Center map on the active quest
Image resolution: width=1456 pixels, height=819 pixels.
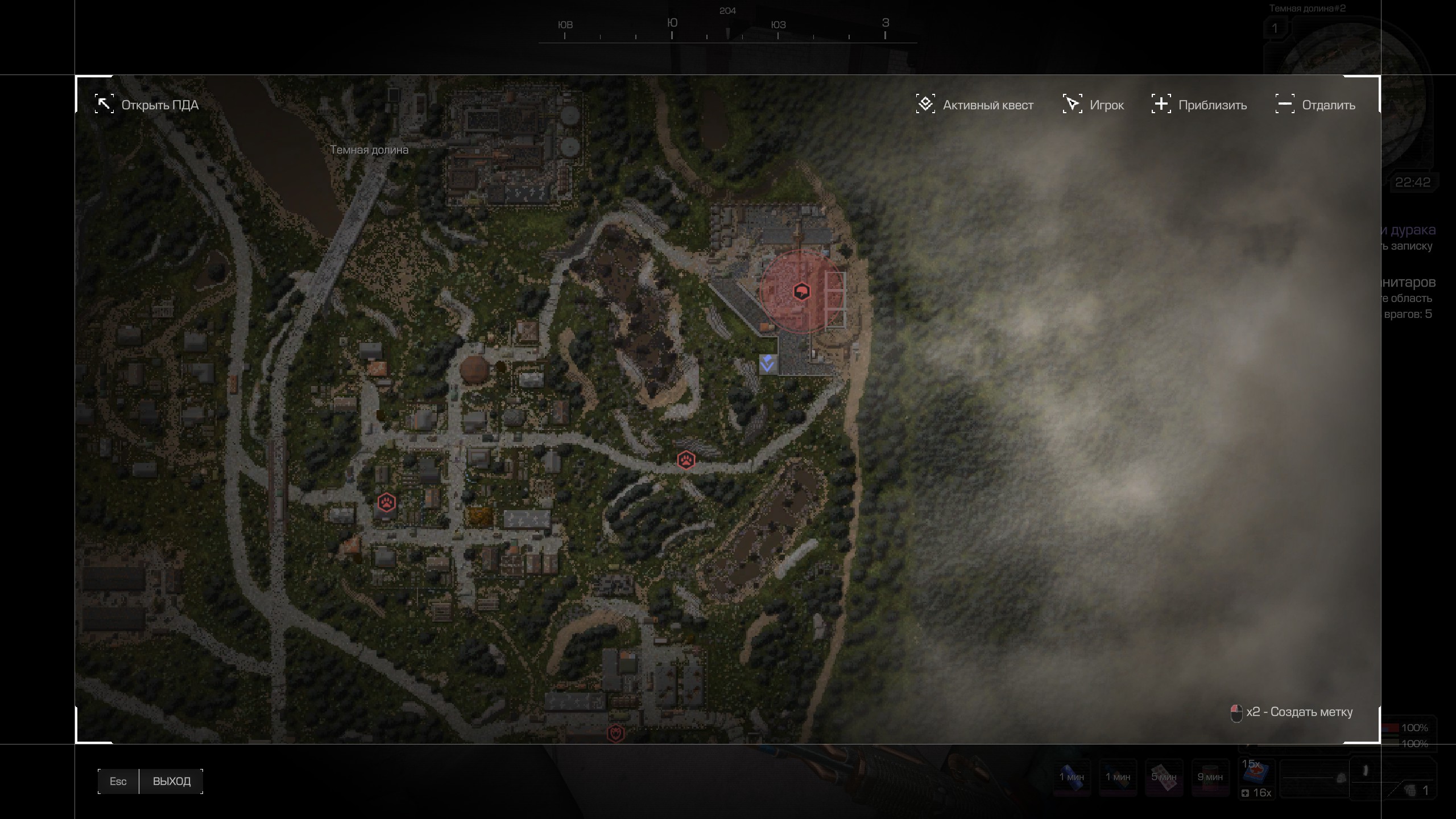click(x=975, y=105)
